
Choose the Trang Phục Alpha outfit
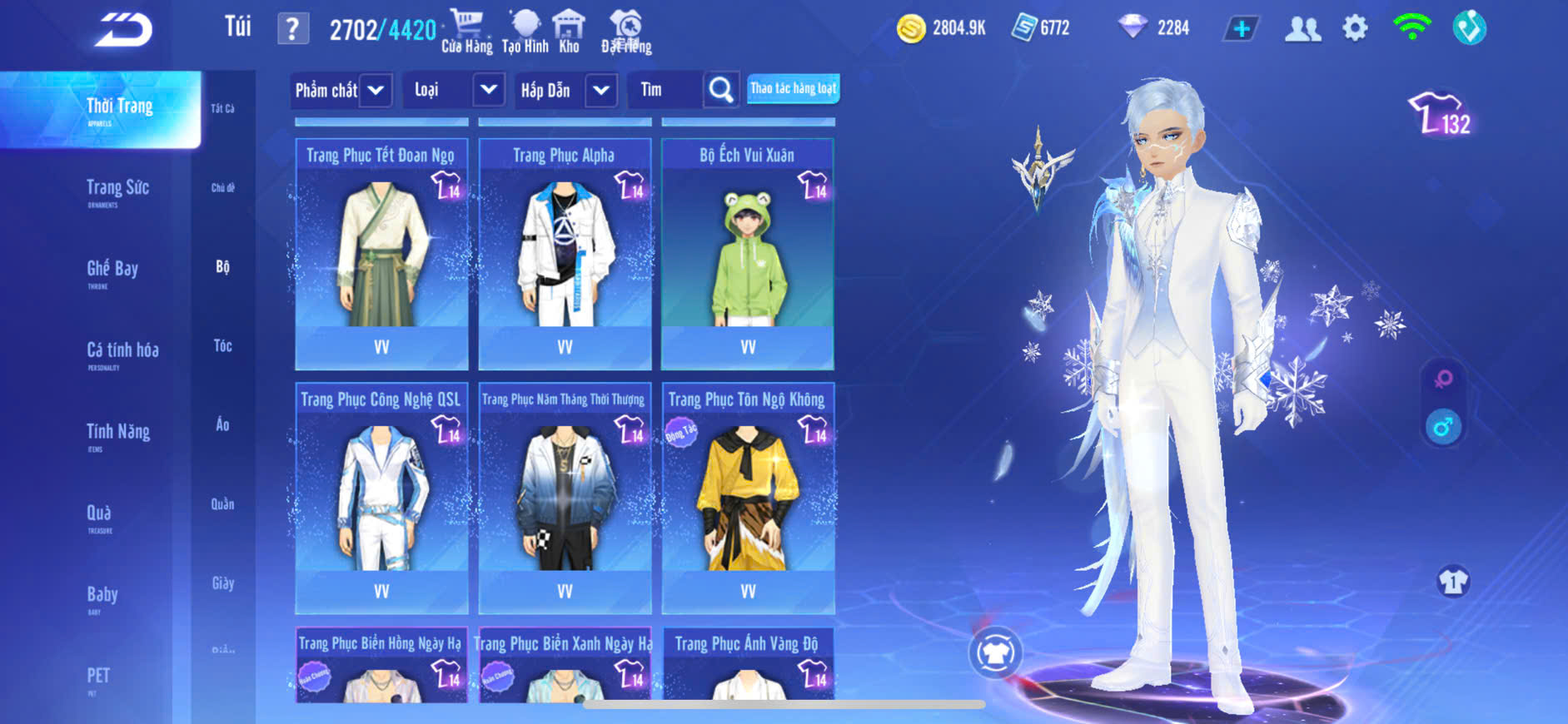point(565,254)
